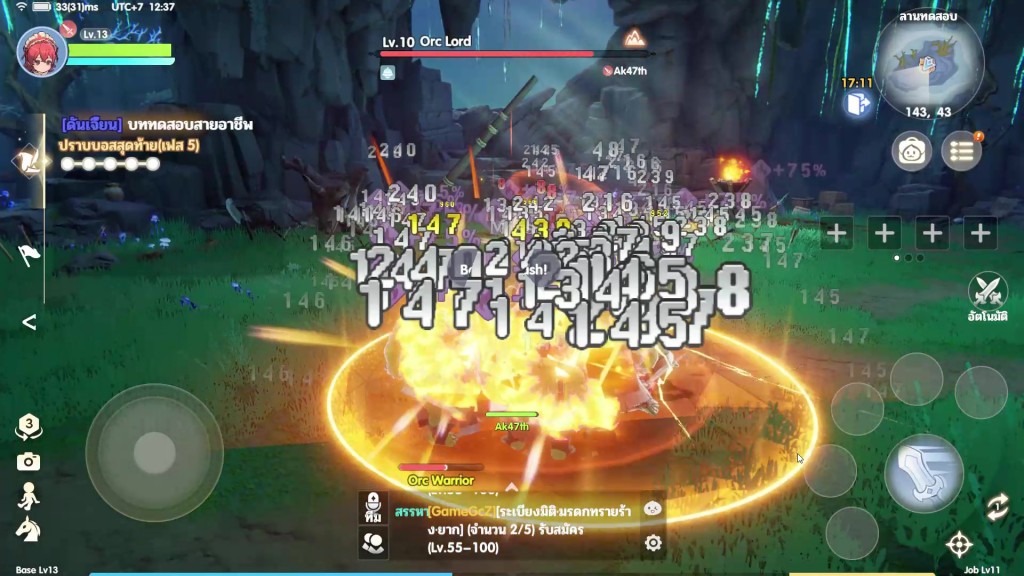Toggle the team voice microphone button
The width and height of the screenshot is (1024, 576).
click(373, 506)
